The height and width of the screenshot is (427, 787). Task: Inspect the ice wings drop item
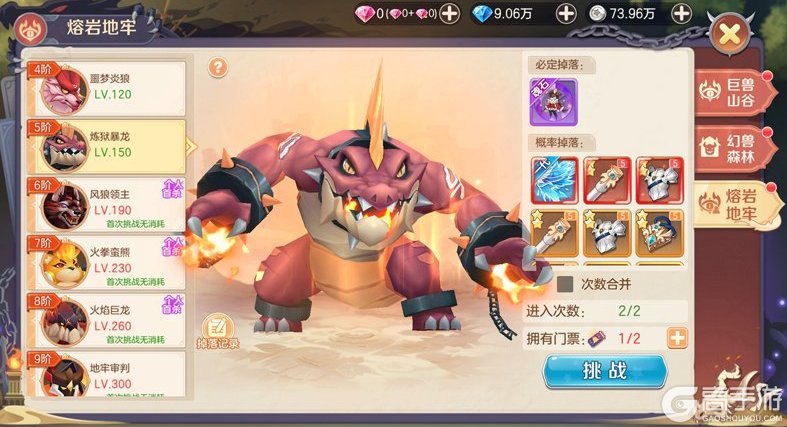click(553, 180)
